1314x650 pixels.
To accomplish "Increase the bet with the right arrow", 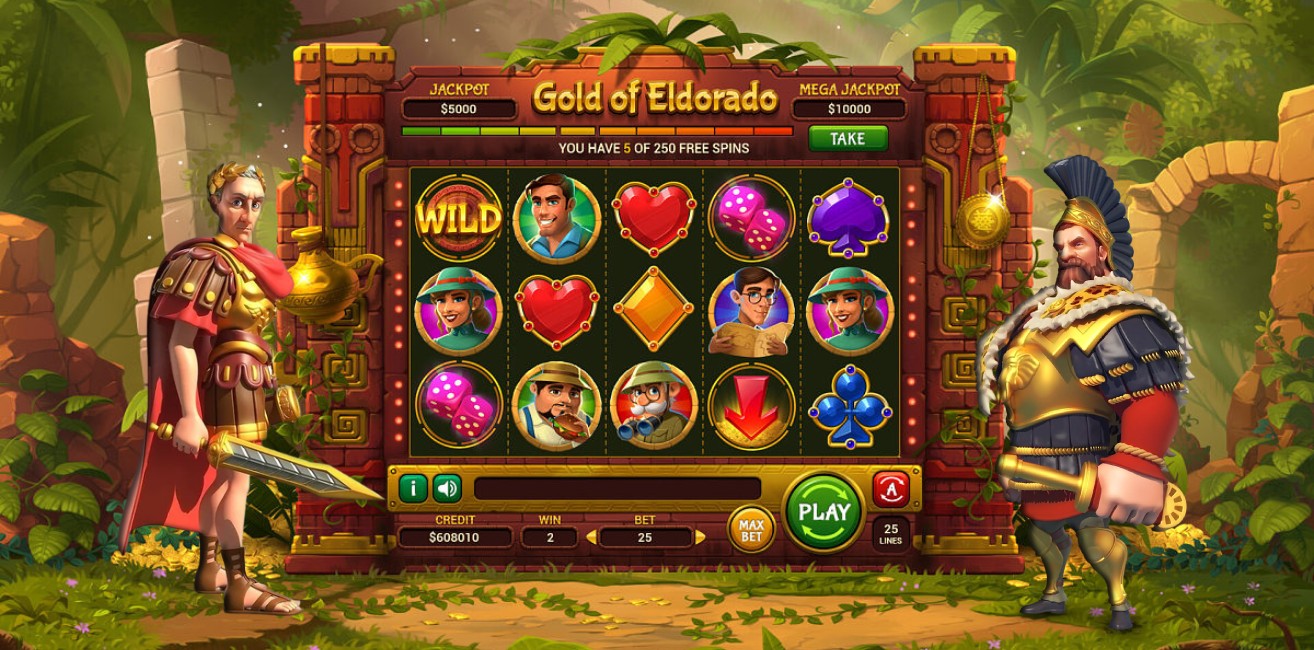I will 700,538.
